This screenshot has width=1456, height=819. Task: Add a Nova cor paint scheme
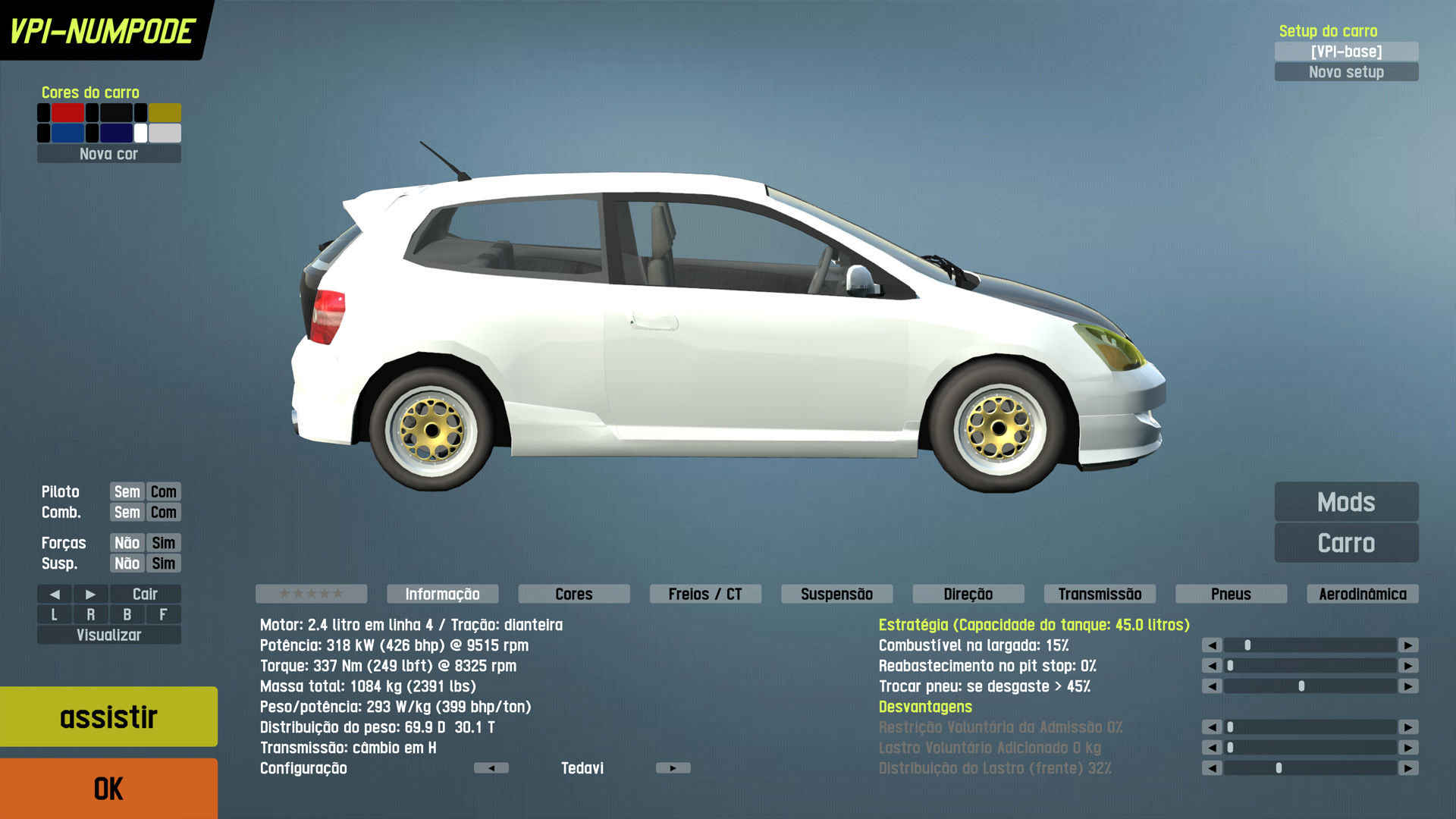point(108,154)
